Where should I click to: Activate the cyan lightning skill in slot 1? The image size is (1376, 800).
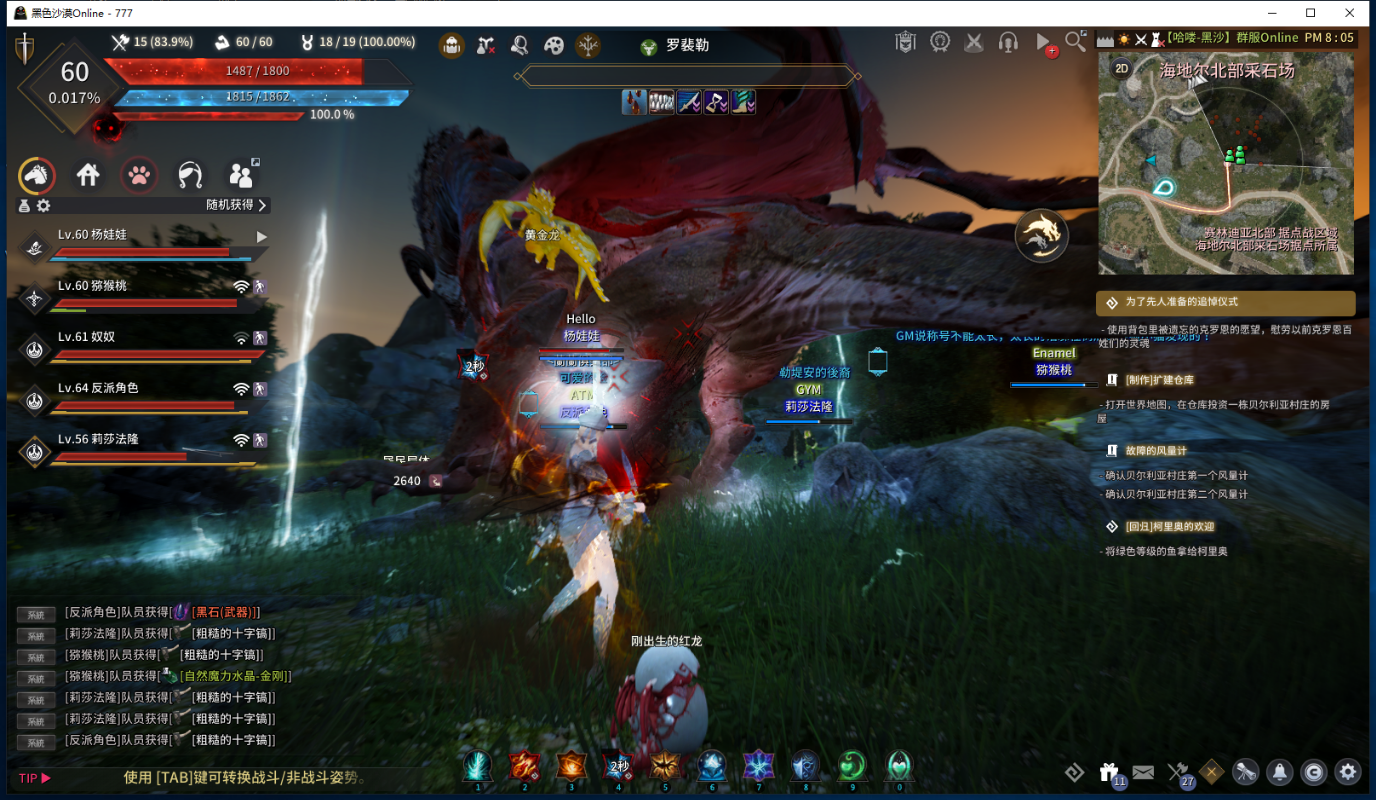click(477, 766)
